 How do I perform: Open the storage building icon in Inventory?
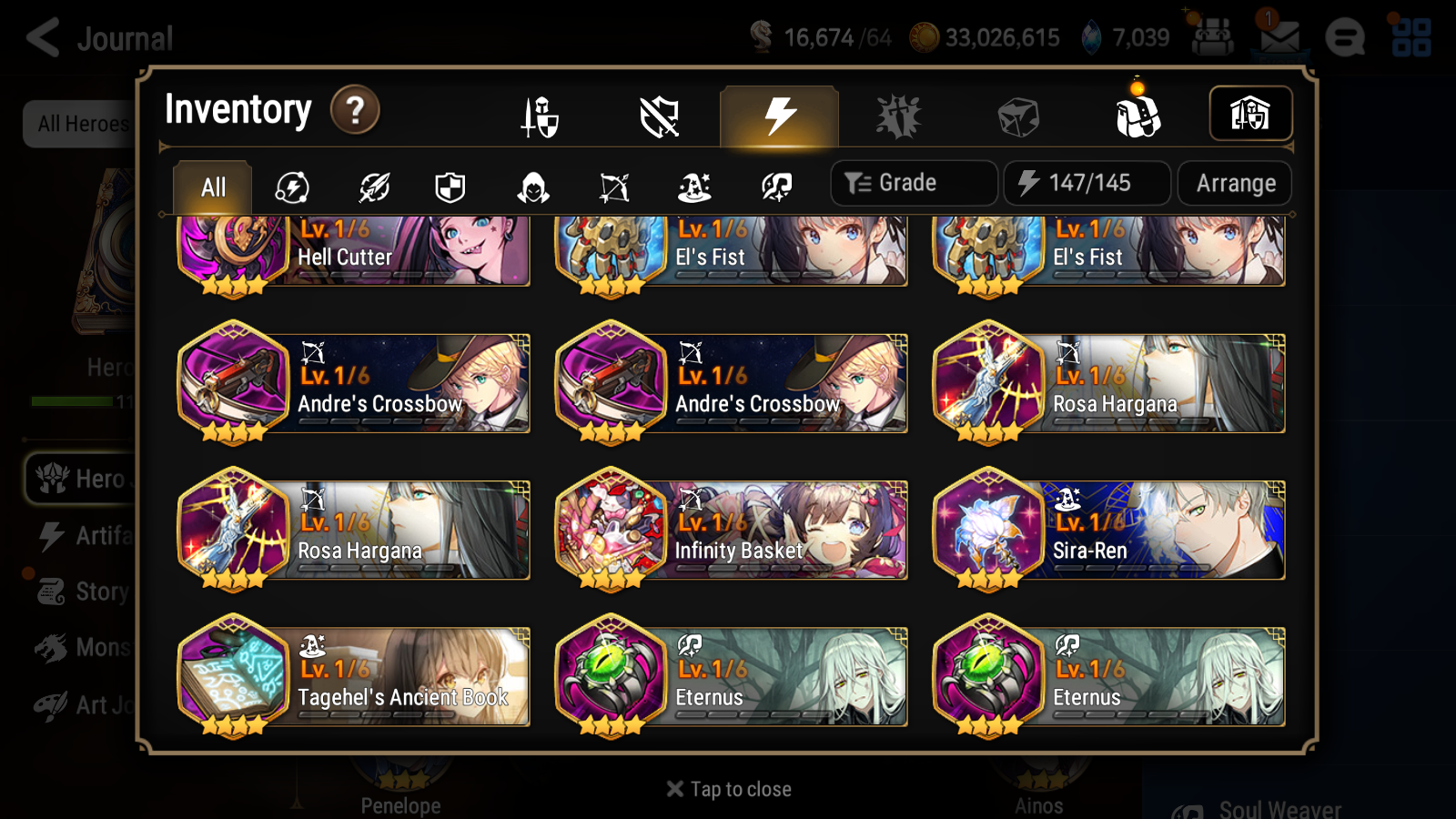(1250, 114)
